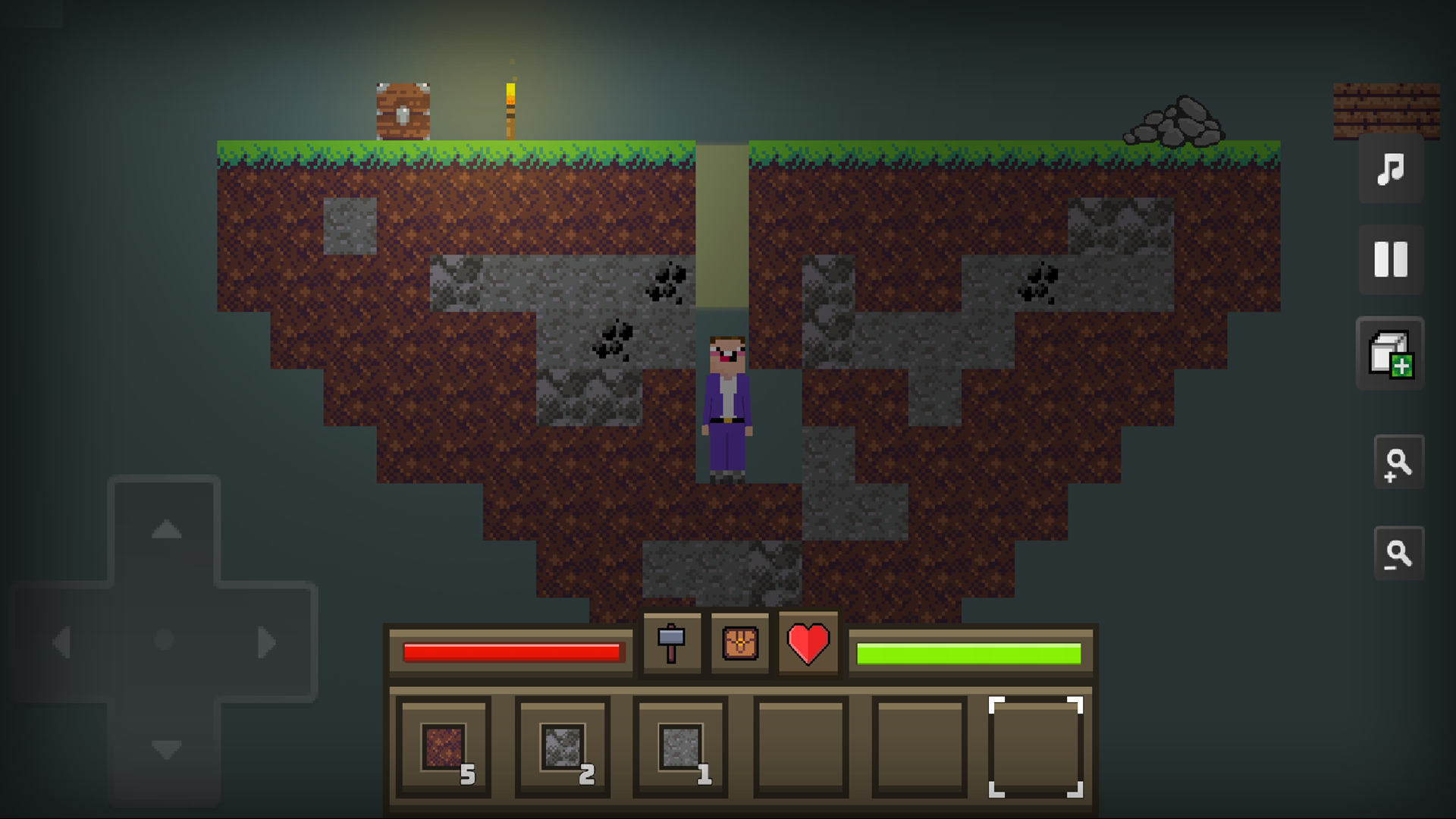Image resolution: width=1456 pixels, height=819 pixels.
Task: Click the green hunger bar
Action: [x=968, y=649]
